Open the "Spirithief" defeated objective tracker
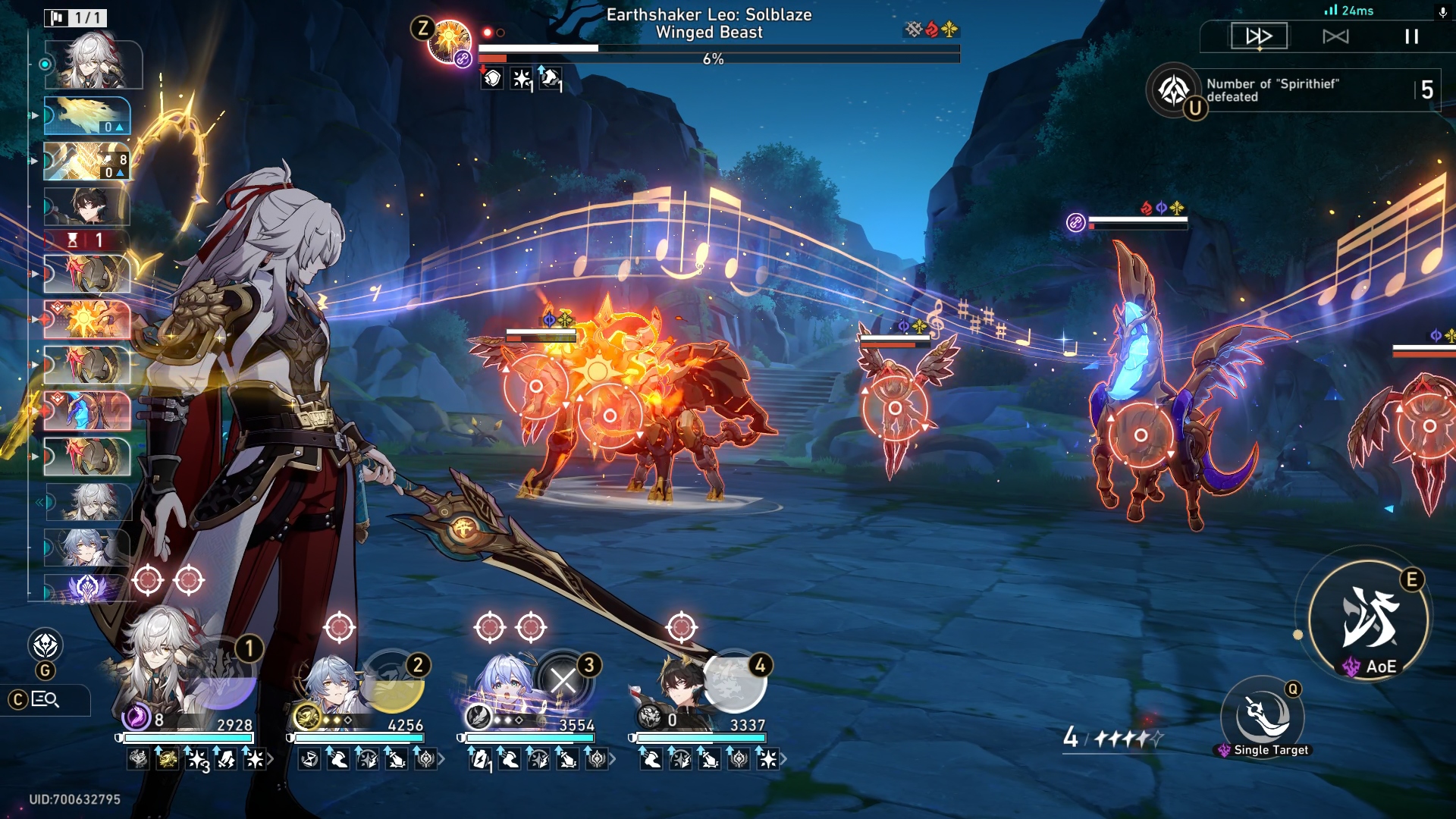 tap(1289, 90)
